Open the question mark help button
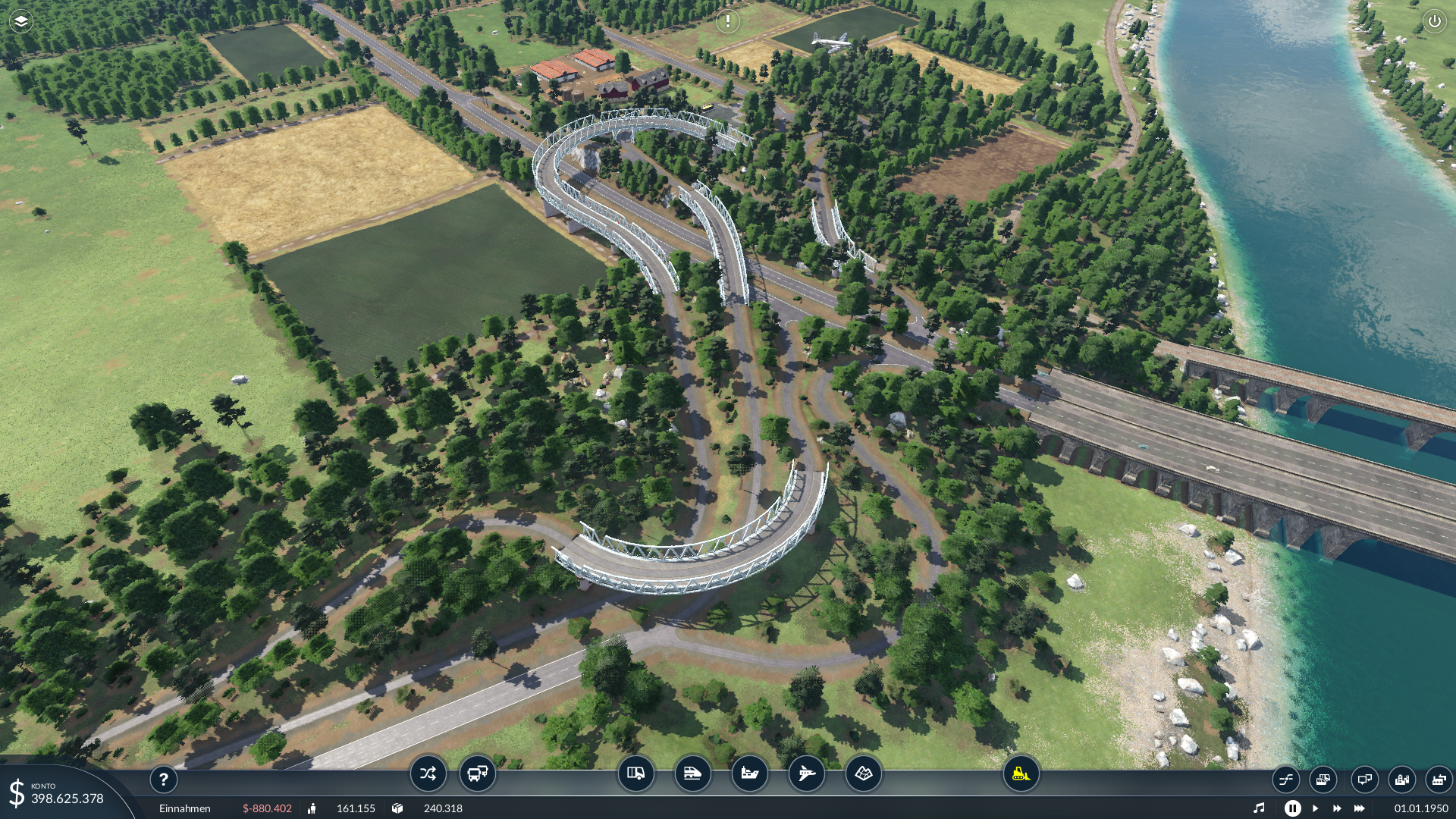Screen dimensions: 1456x819 [163, 779]
